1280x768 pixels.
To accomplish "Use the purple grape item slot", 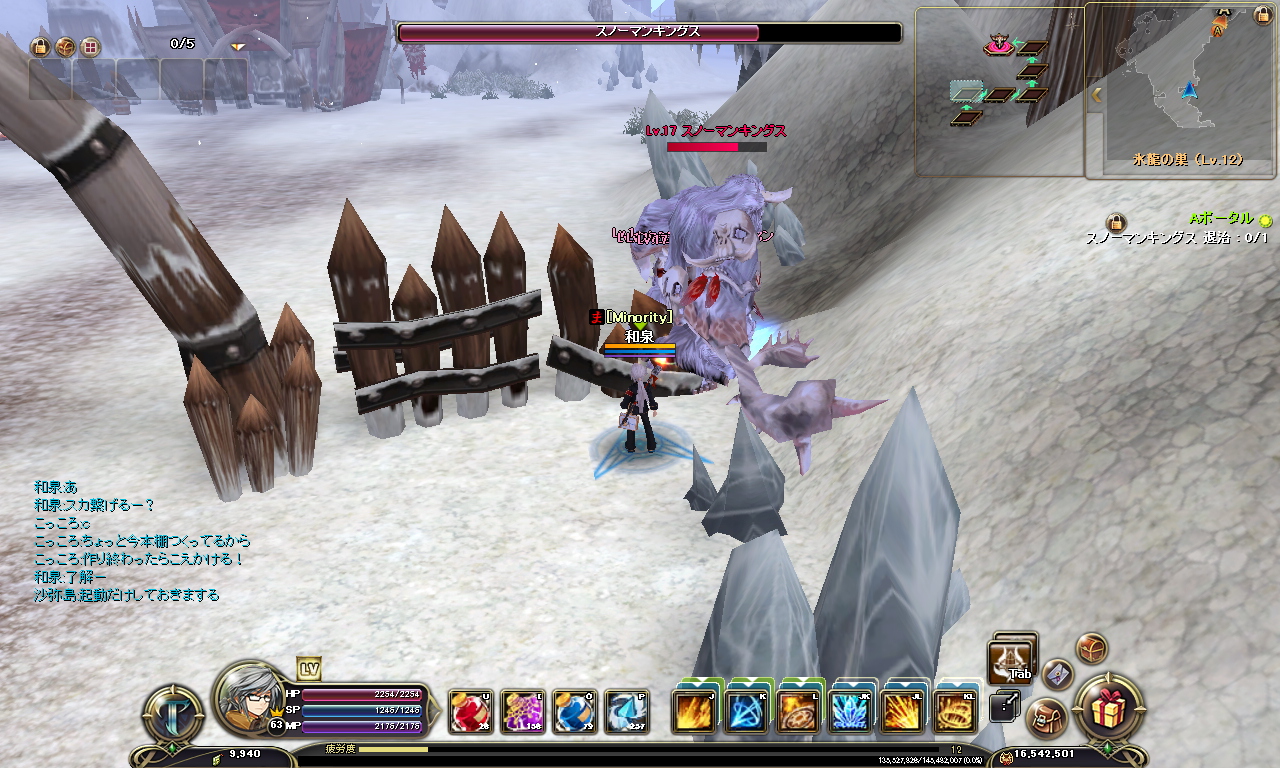I will 522,712.
